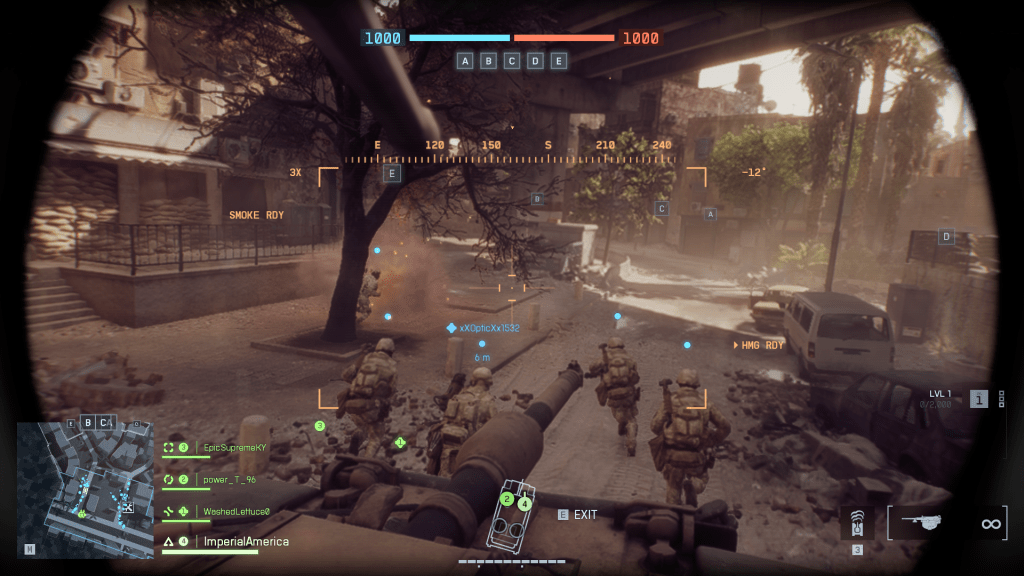
Task: Click the xXOpticXx1532 teammate nametag
Action: pyautogui.click(x=484, y=328)
